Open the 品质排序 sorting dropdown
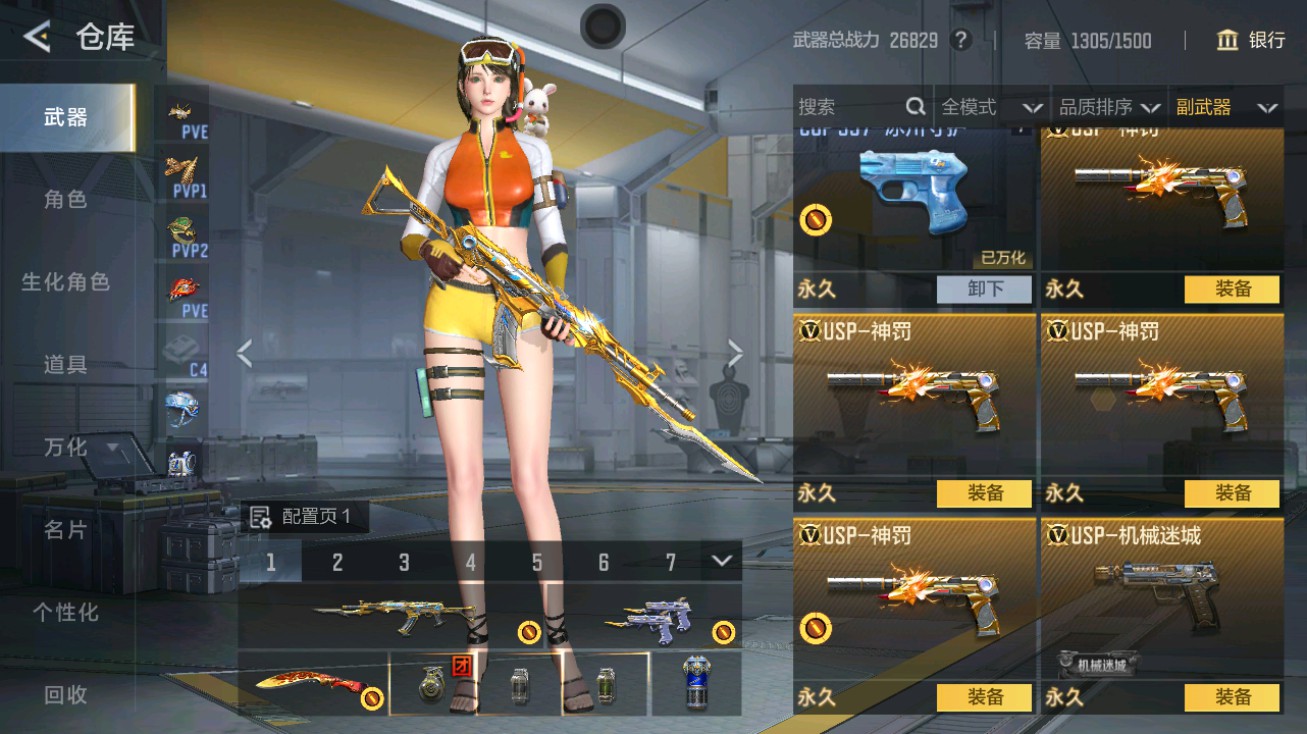 [1105, 106]
